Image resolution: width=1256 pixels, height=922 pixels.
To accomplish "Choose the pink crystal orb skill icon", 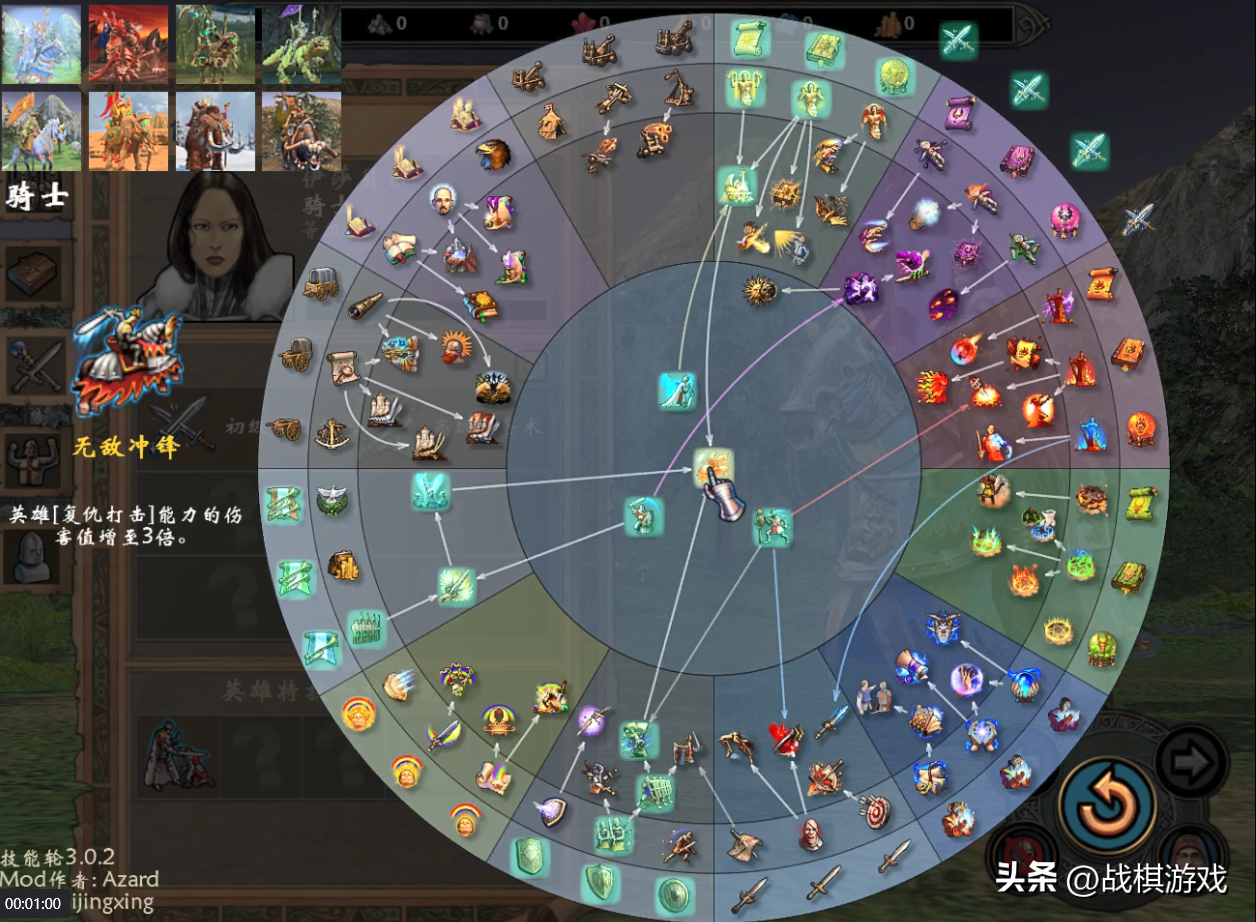I will (x=1065, y=219).
